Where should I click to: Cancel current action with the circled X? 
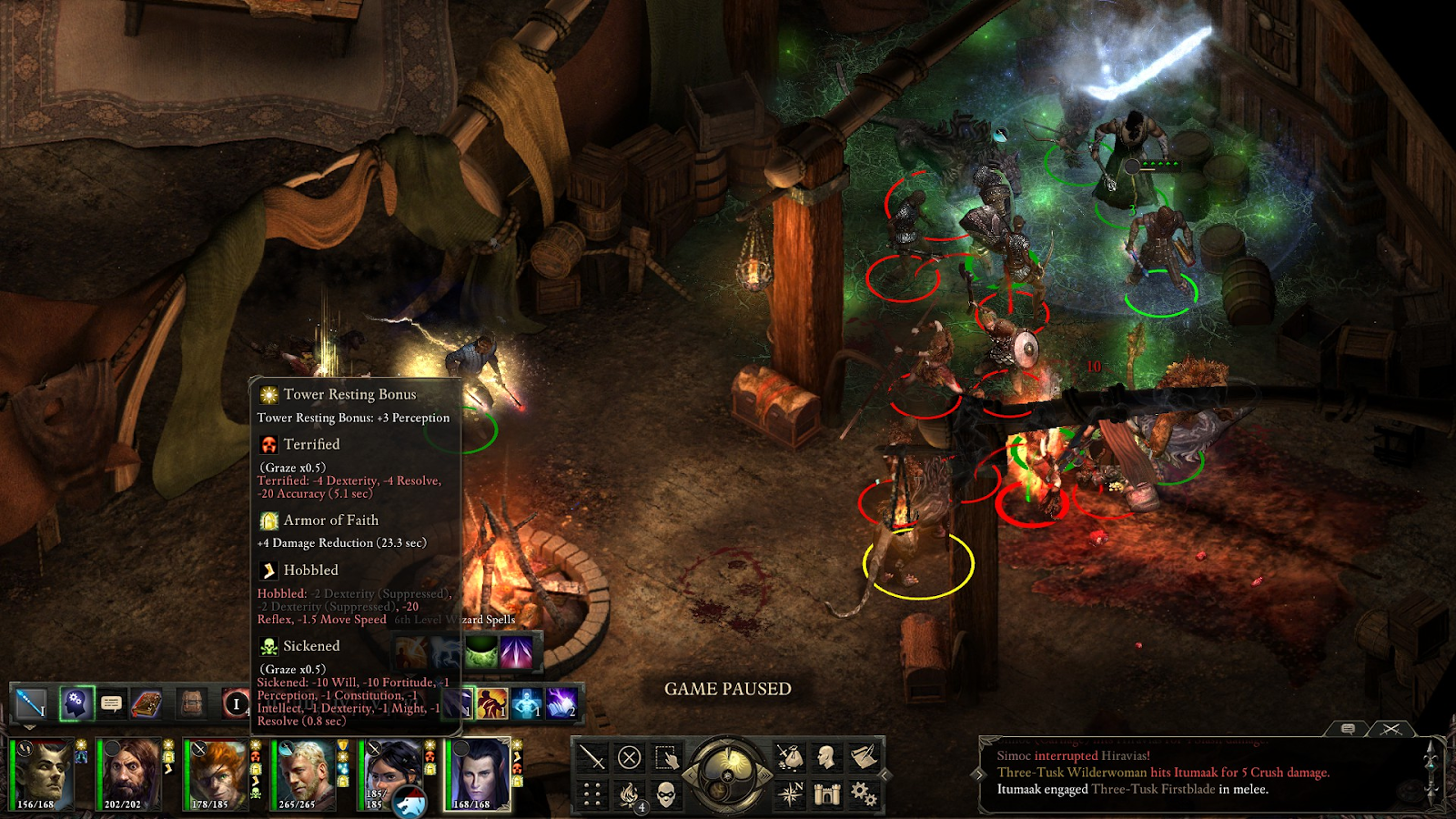click(629, 757)
